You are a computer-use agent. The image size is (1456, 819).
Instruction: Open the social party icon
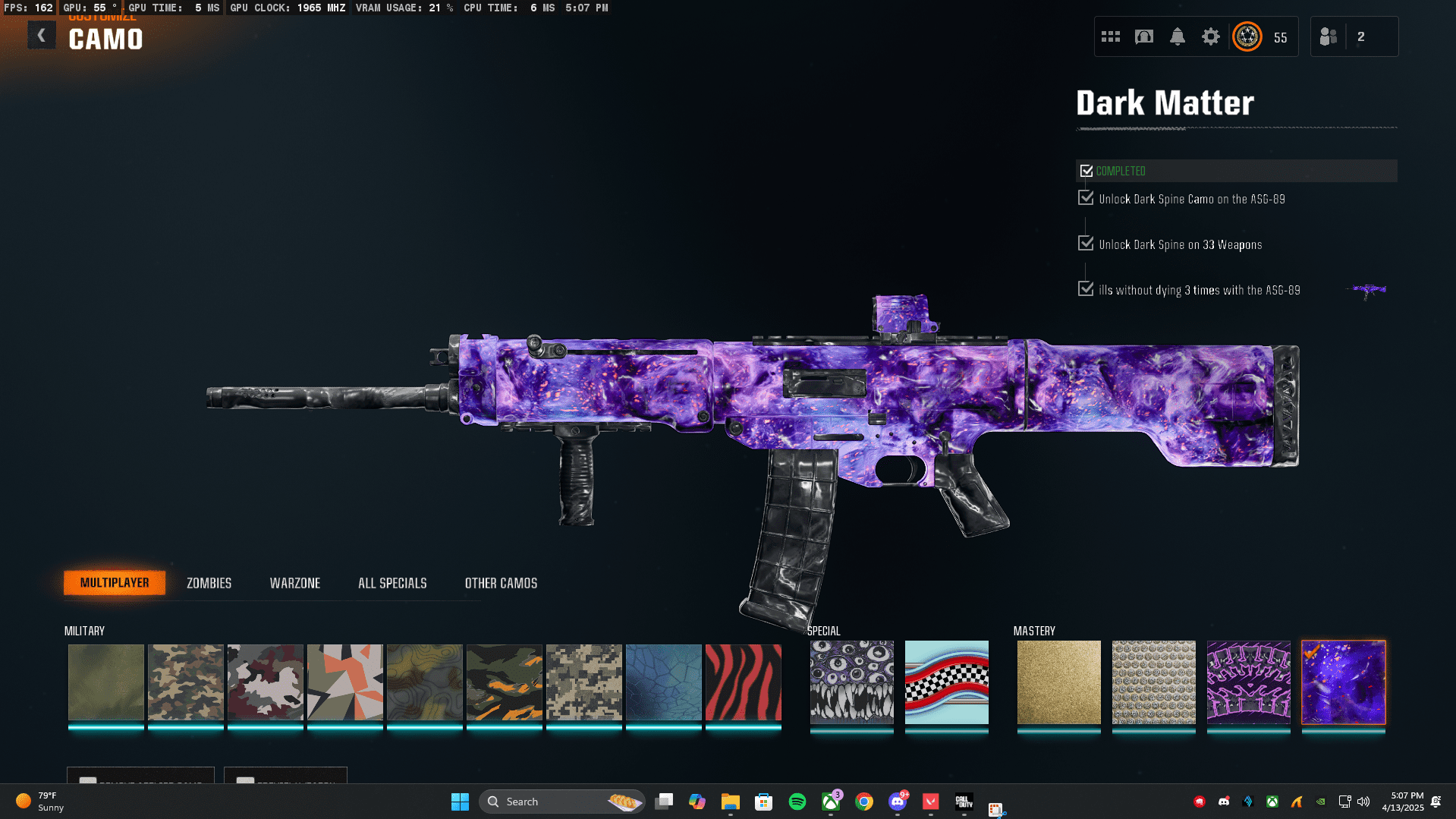1328,36
